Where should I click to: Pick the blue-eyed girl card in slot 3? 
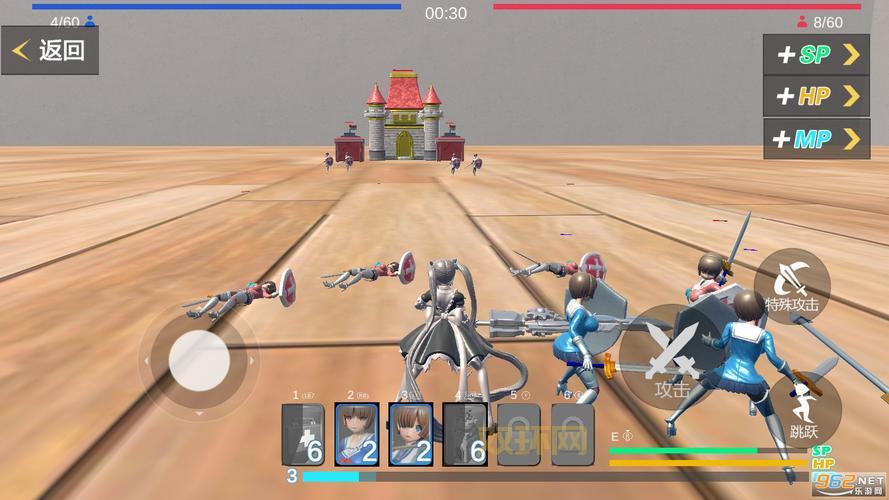click(410, 435)
